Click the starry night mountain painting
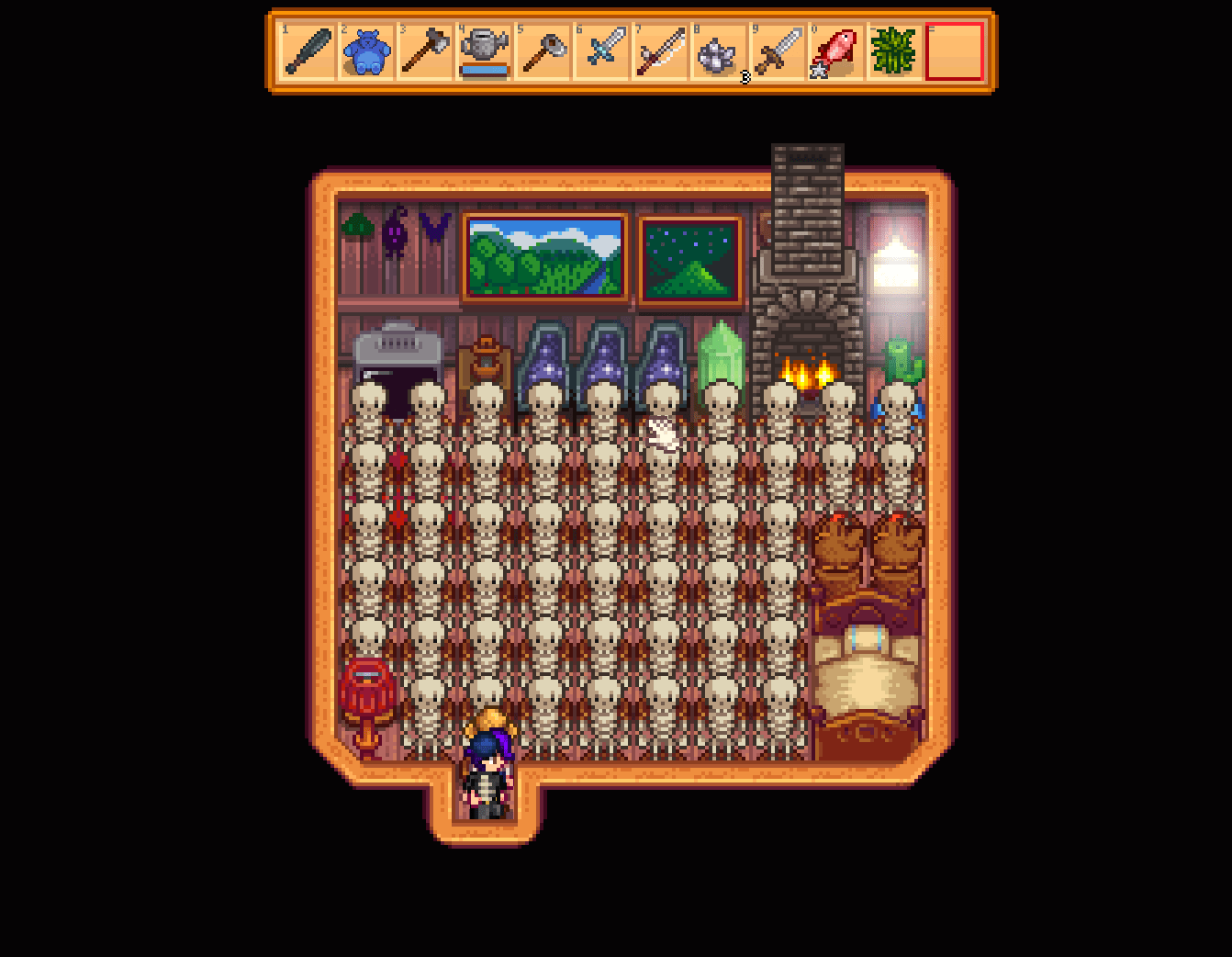Image resolution: width=1232 pixels, height=957 pixels. (x=689, y=260)
